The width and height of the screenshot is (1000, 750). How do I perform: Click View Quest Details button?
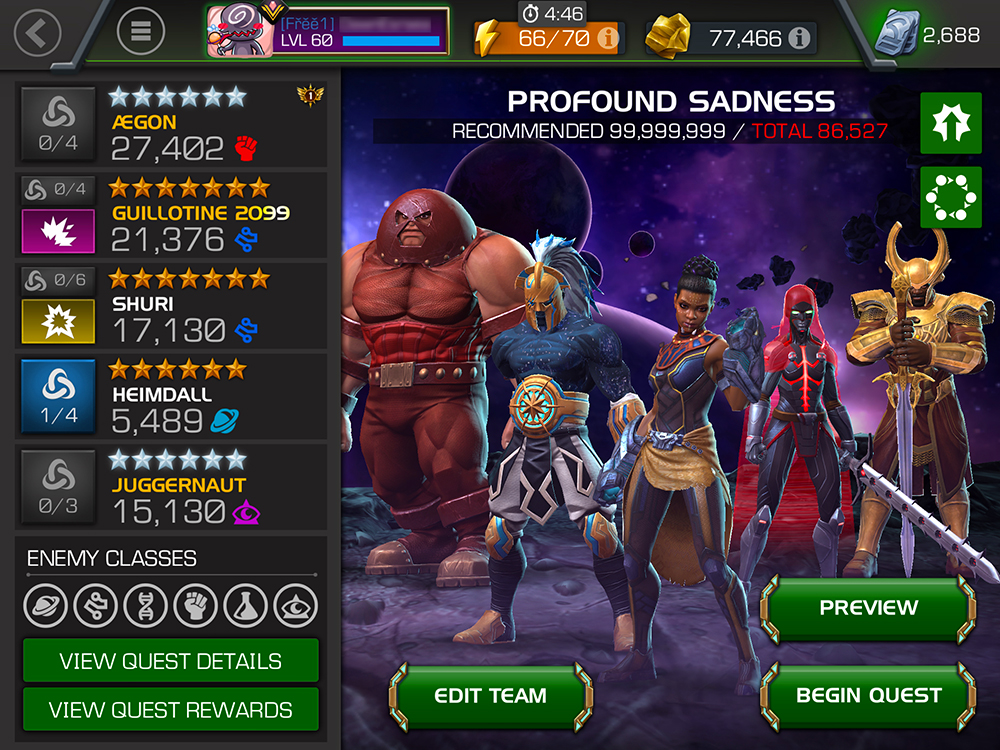[x=170, y=661]
